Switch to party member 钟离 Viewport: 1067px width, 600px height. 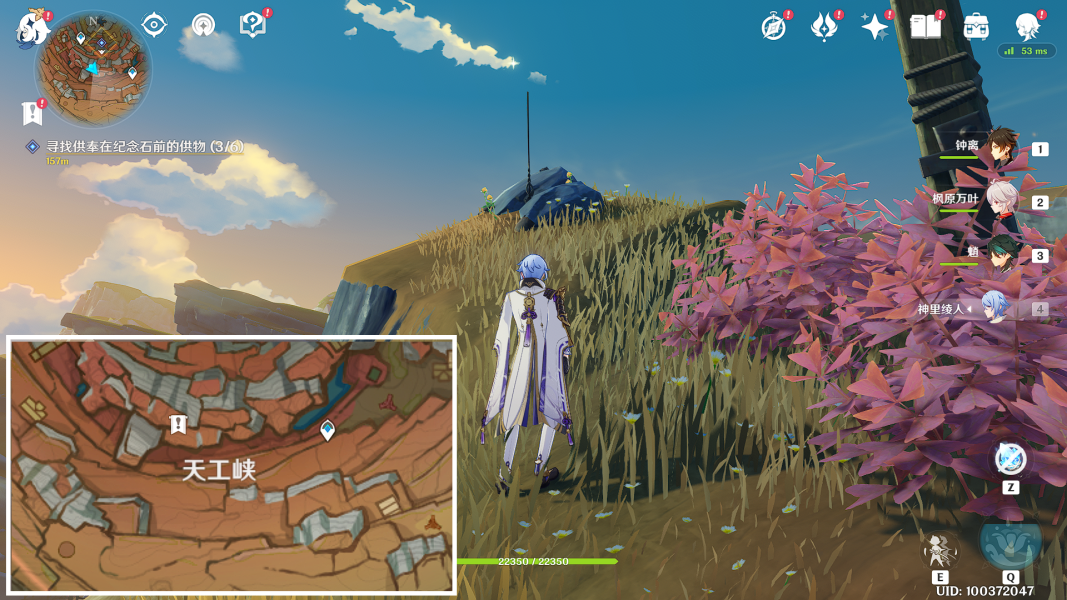1000,148
